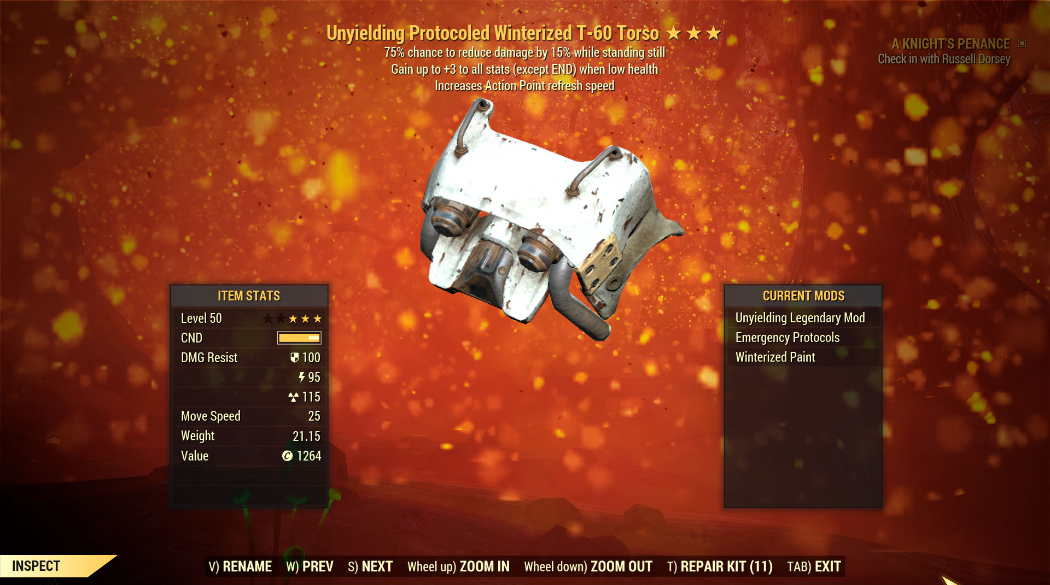Select the Winterized Paint mod row

(x=775, y=357)
